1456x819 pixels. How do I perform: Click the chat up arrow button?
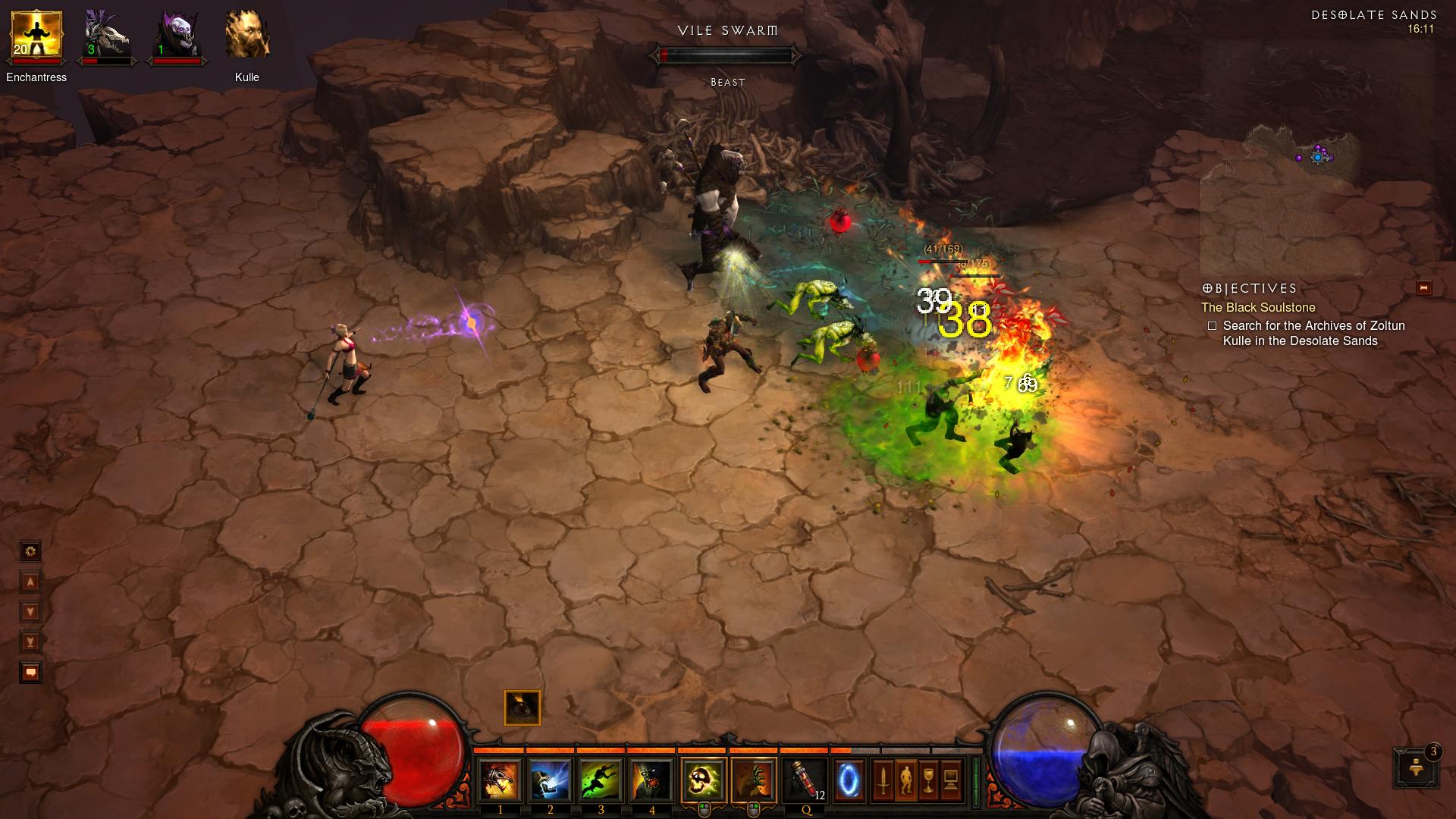[x=30, y=582]
